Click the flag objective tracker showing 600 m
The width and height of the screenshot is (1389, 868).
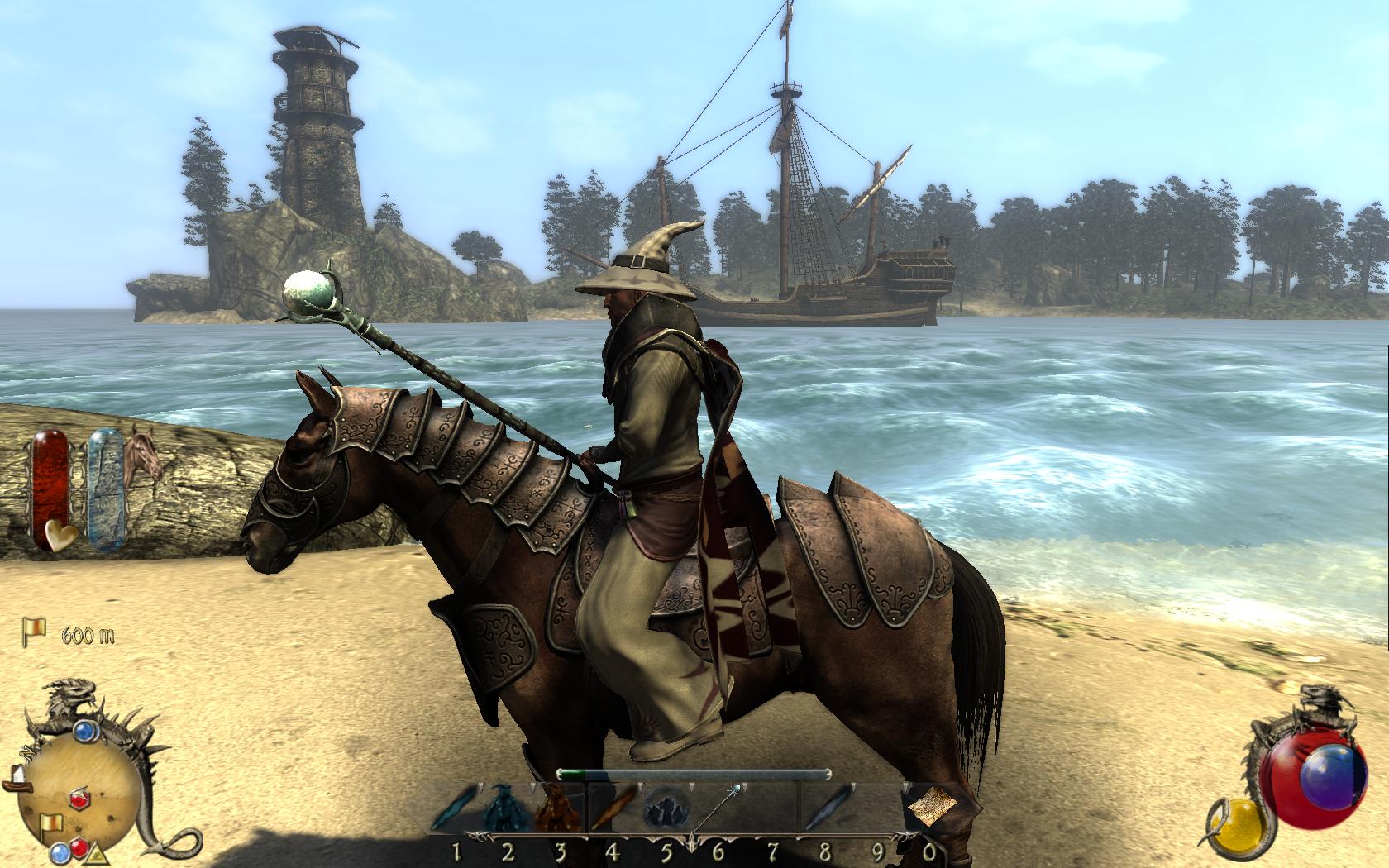coord(35,634)
